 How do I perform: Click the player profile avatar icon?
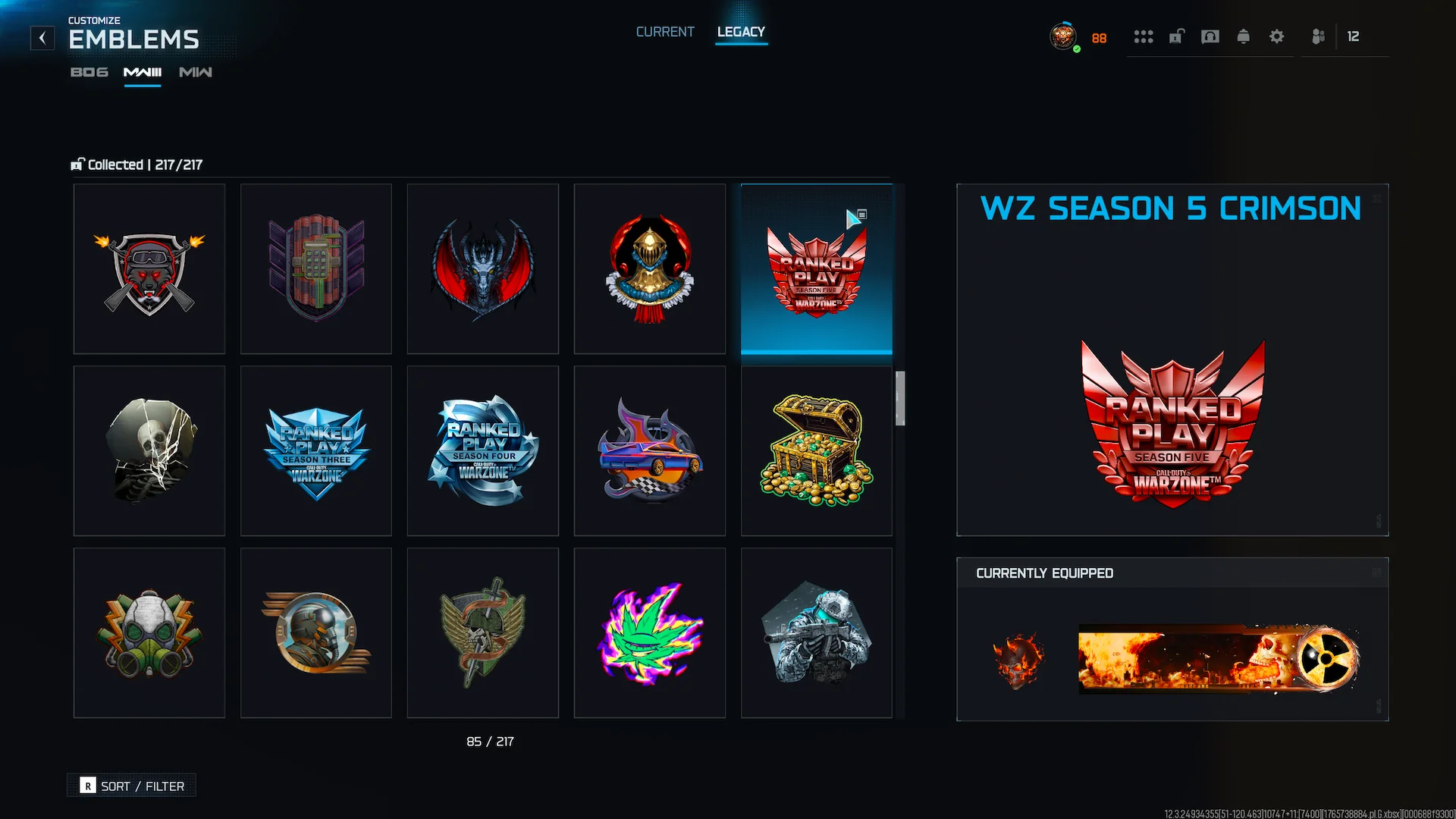point(1063,36)
